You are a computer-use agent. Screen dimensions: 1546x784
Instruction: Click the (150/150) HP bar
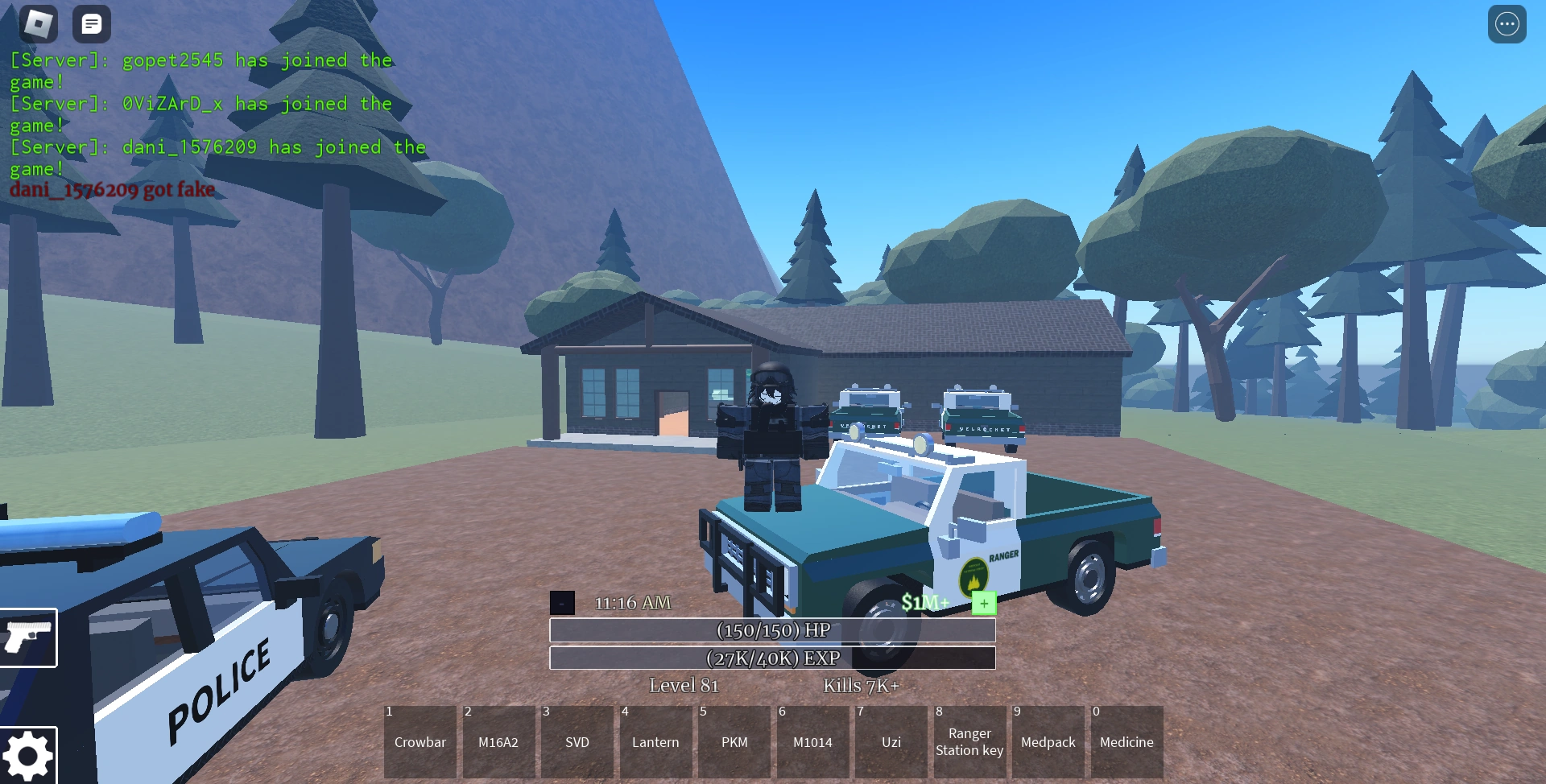click(772, 630)
